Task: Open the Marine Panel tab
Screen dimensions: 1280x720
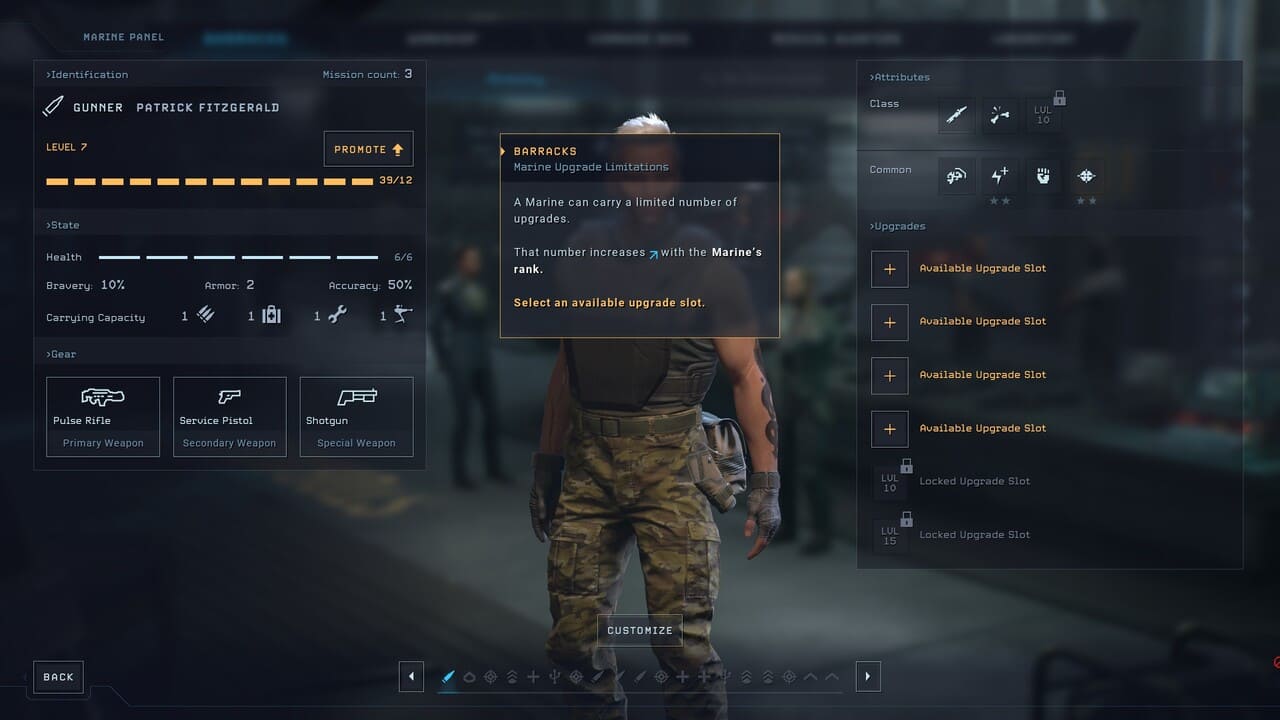Action: click(x=123, y=37)
